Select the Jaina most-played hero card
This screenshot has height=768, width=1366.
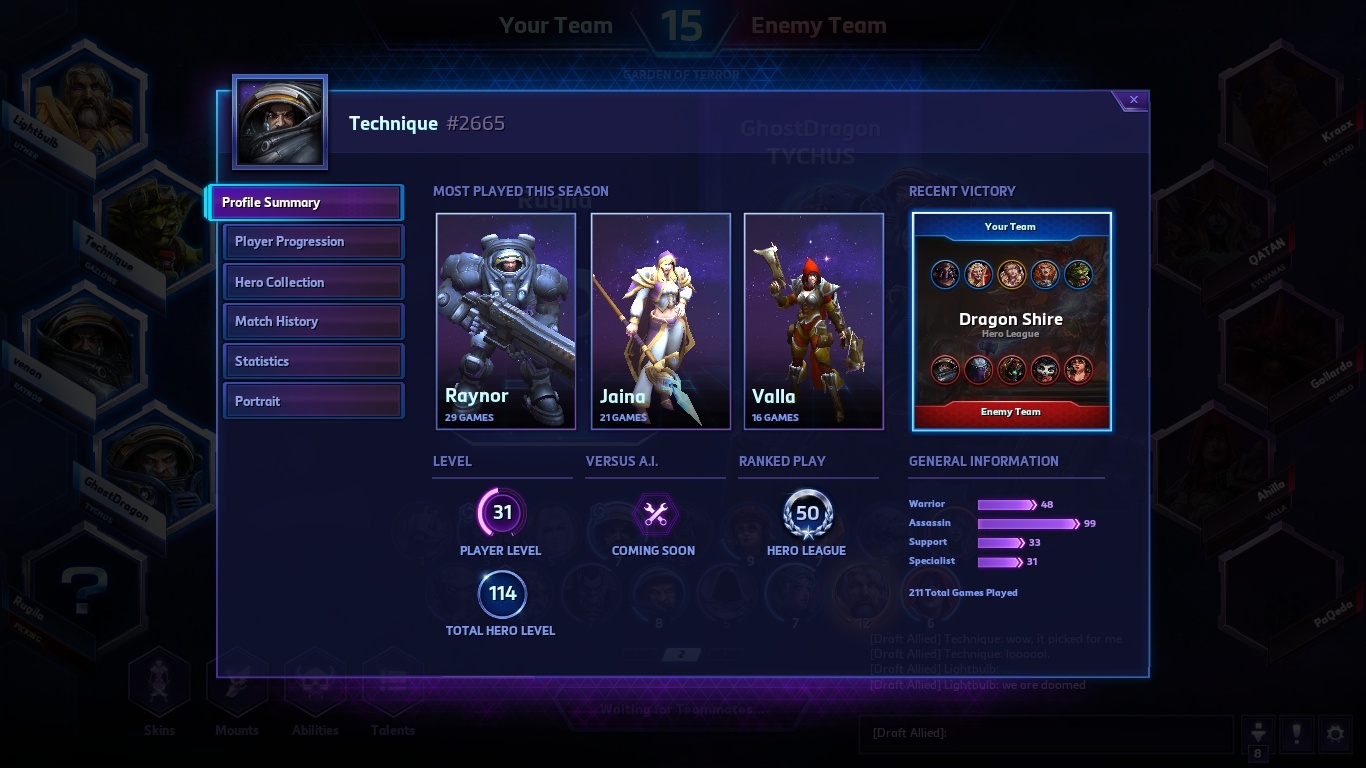[661, 321]
